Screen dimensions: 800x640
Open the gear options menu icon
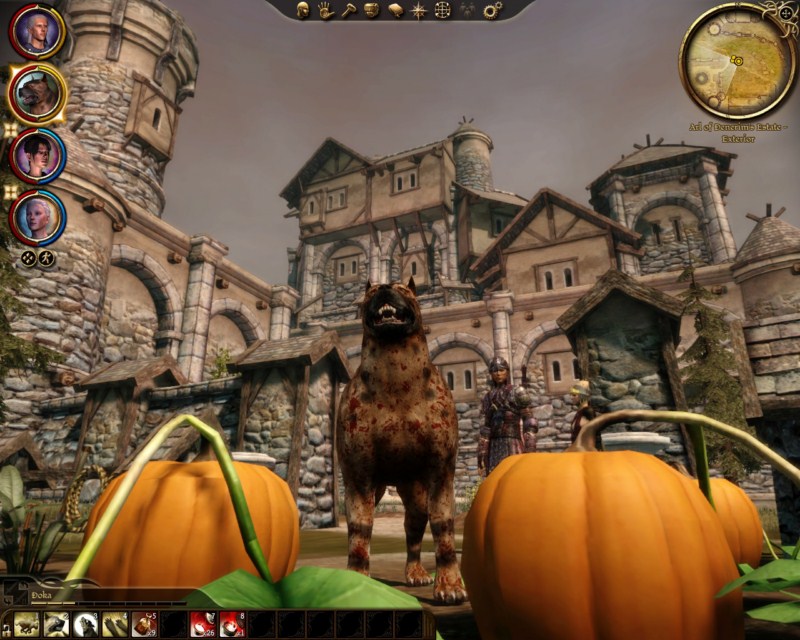tap(492, 10)
